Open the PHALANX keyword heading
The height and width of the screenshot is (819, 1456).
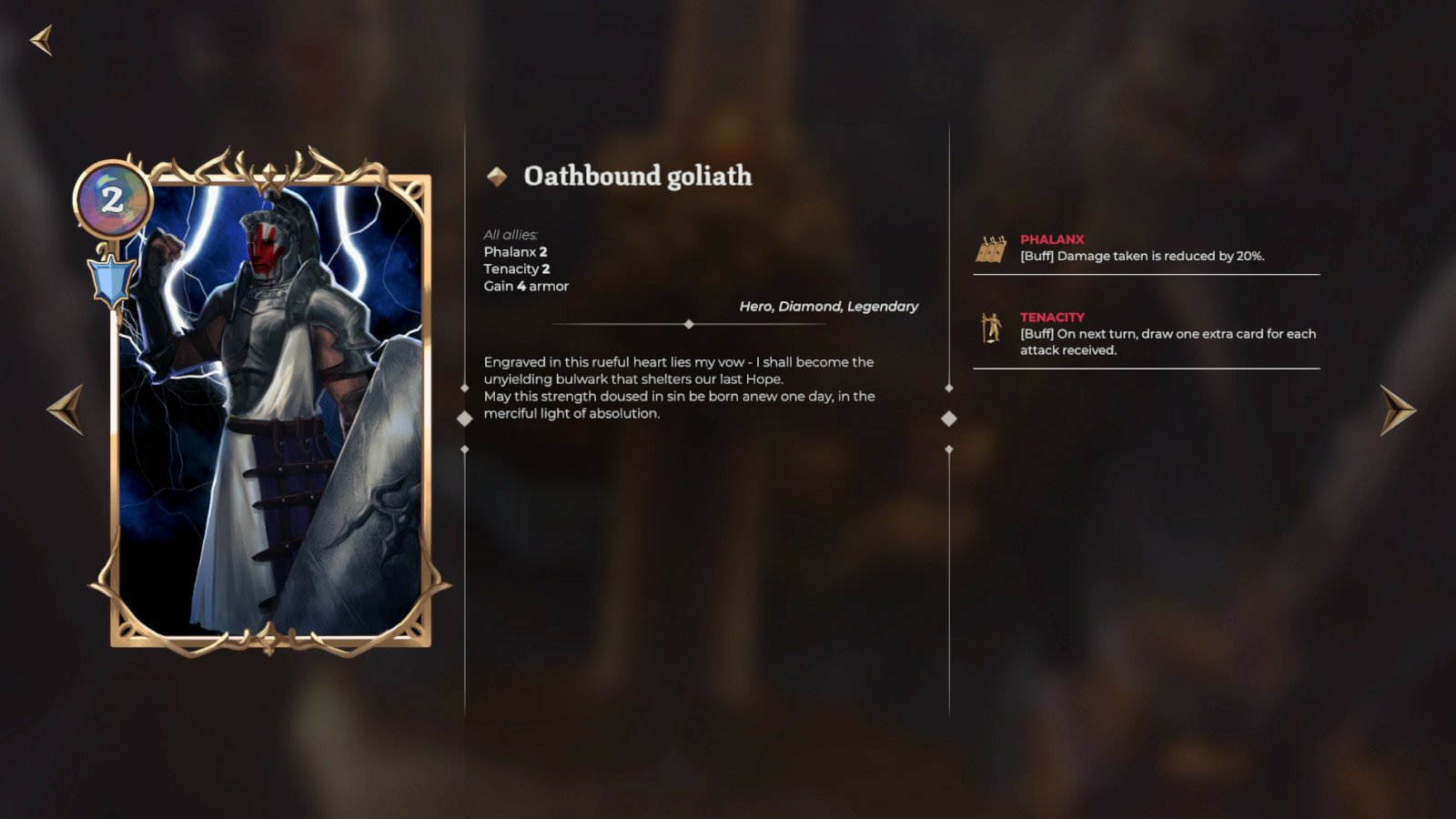(1052, 239)
